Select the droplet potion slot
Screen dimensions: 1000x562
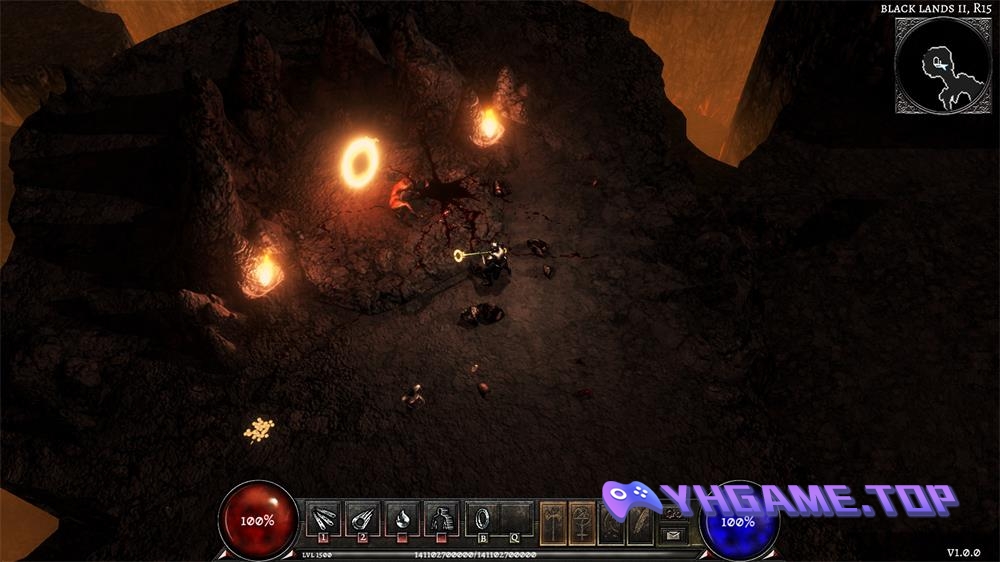tap(402, 518)
